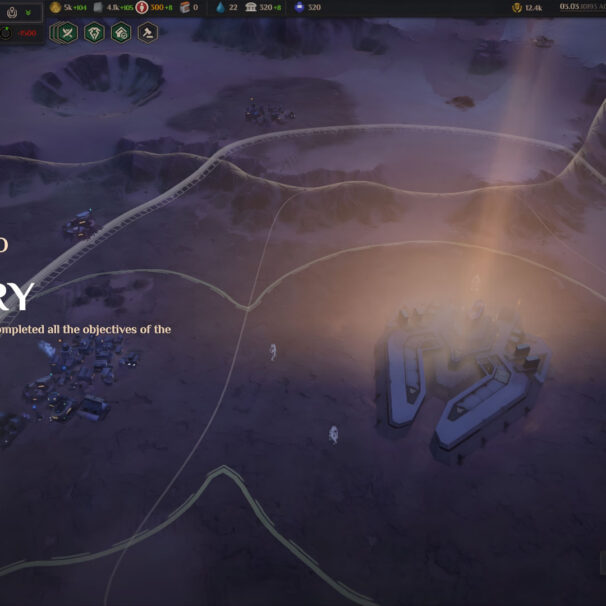Open the crossed swords military hexagon icon
This screenshot has height=606, width=606.
point(69,32)
